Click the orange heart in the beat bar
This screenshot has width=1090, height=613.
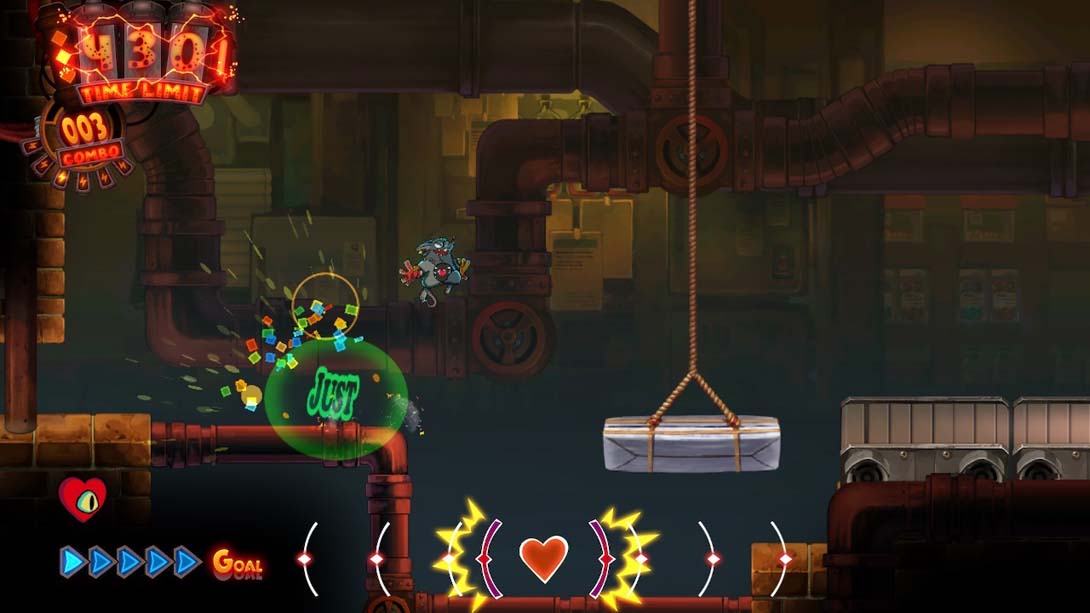point(544,558)
